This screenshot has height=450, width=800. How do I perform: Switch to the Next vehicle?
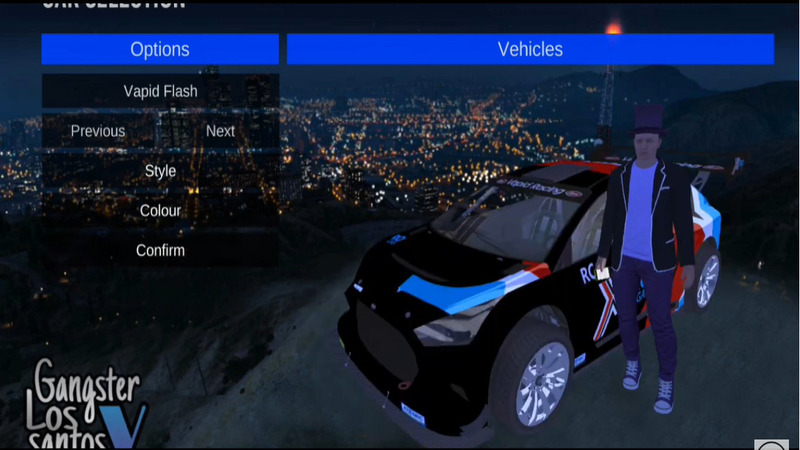point(220,131)
